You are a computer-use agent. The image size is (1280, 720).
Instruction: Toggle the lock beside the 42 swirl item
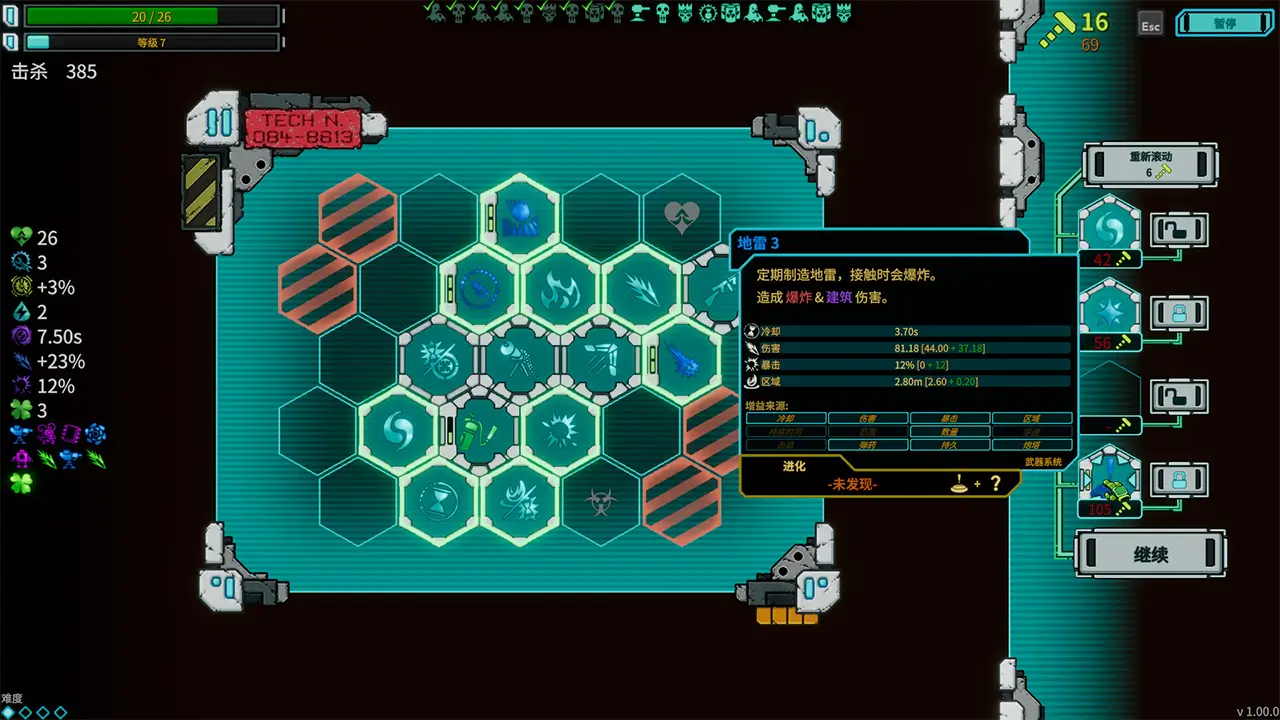click(x=1180, y=230)
